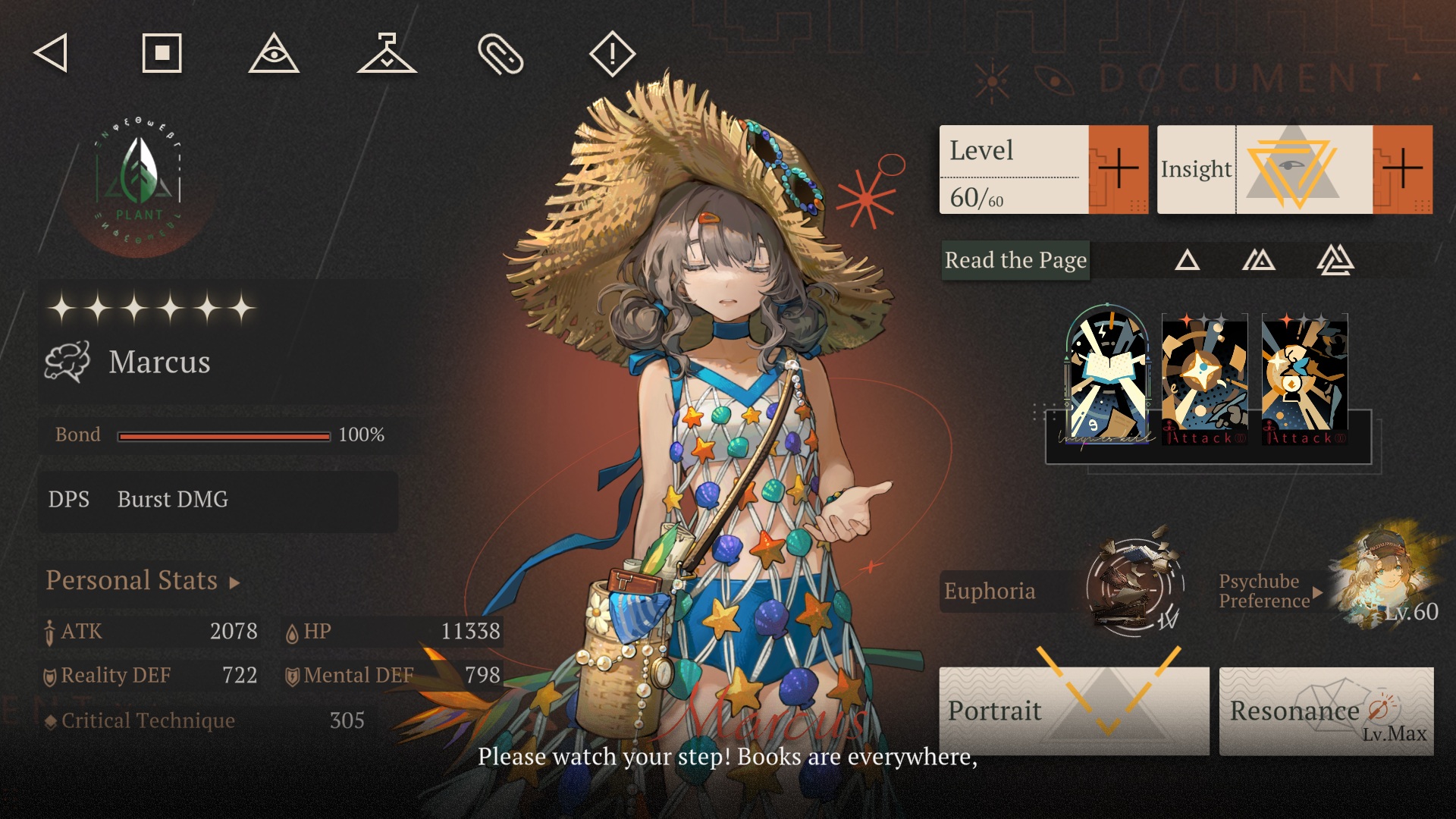This screenshot has width=1456, height=819.
Task: Click the Plant afflatus emblem
Action: click(140, 182)
